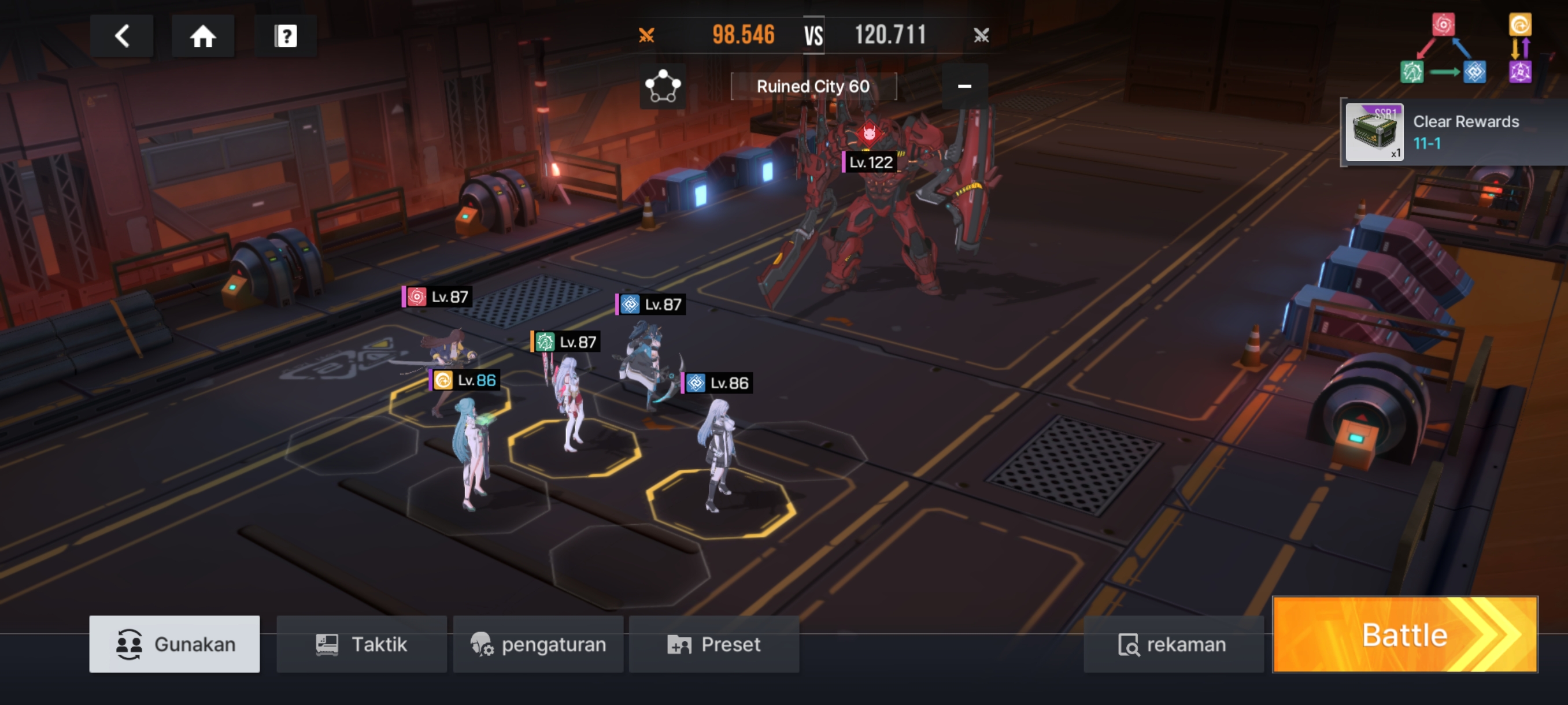Viewport: 1568px width, 705px height.
Task: Inspect the Lv.122 enemy boss tag
Action: (870, 162)
